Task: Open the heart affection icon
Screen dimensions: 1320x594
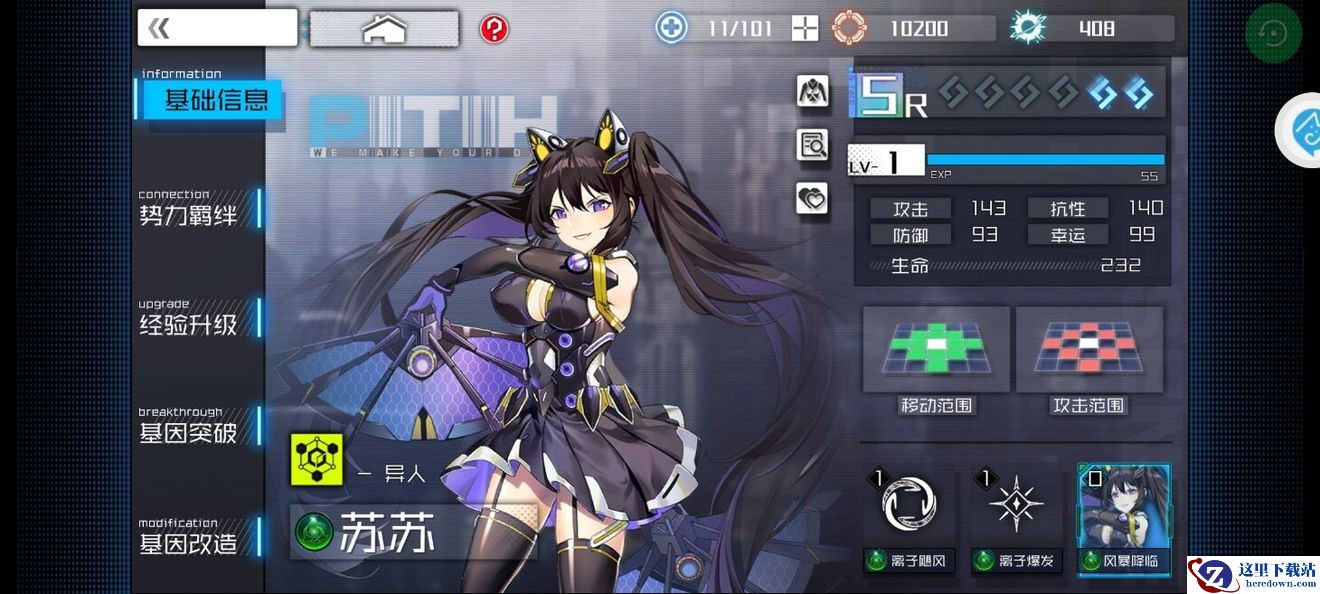Action: pos(812,198)
